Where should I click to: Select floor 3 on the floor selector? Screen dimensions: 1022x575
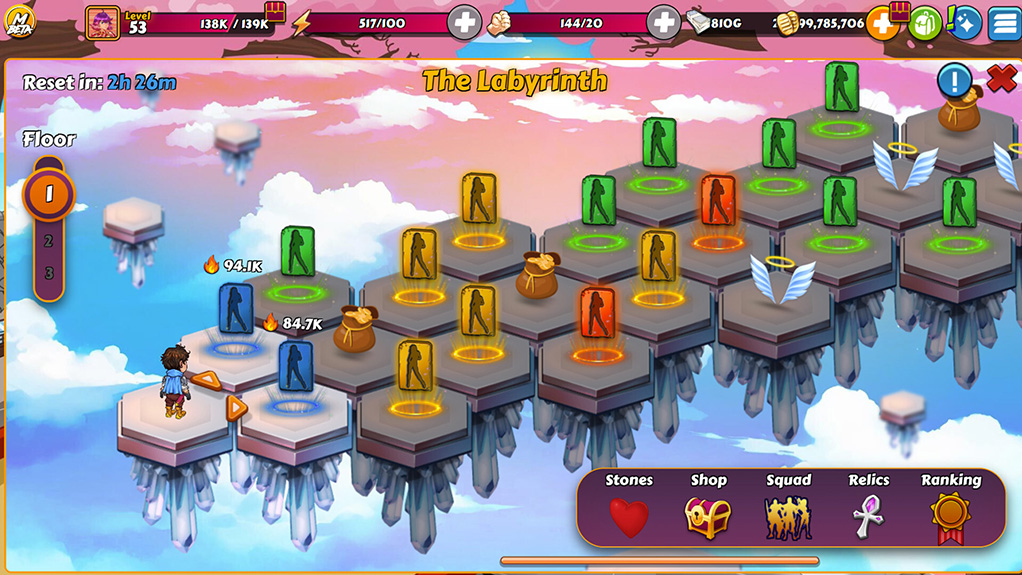[x=48, y=273]
